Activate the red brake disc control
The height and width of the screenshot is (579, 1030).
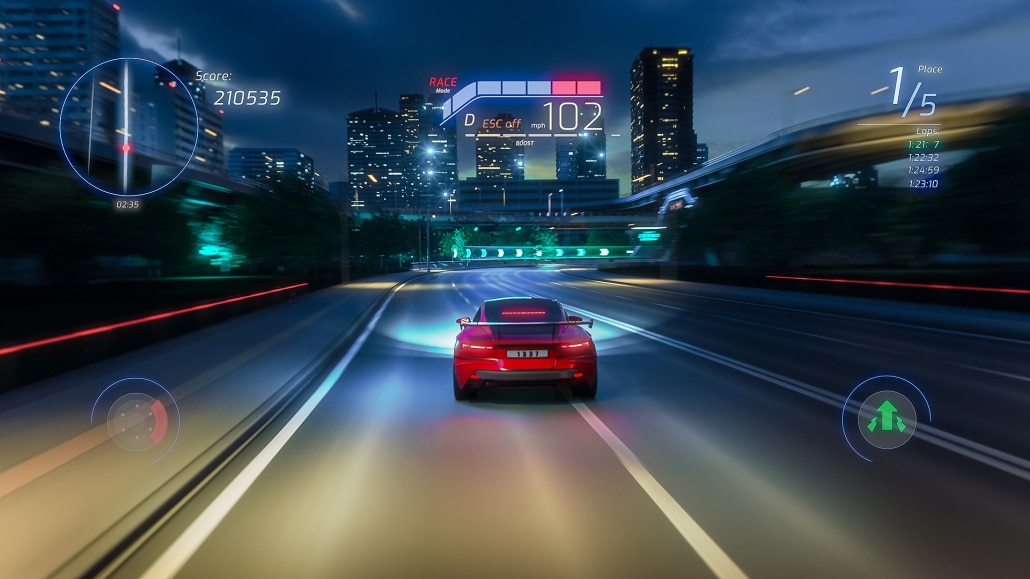tap(136, 418)
